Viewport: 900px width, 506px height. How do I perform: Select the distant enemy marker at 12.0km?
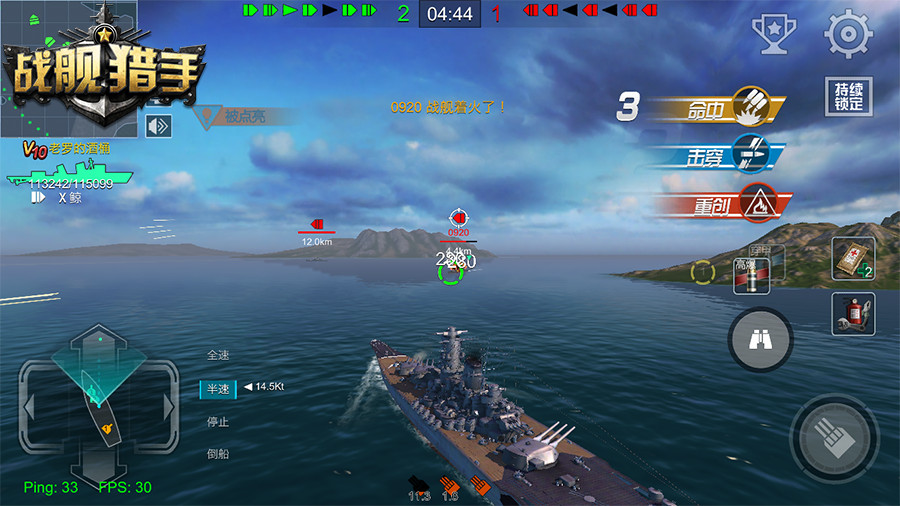(x=317, y=227)
